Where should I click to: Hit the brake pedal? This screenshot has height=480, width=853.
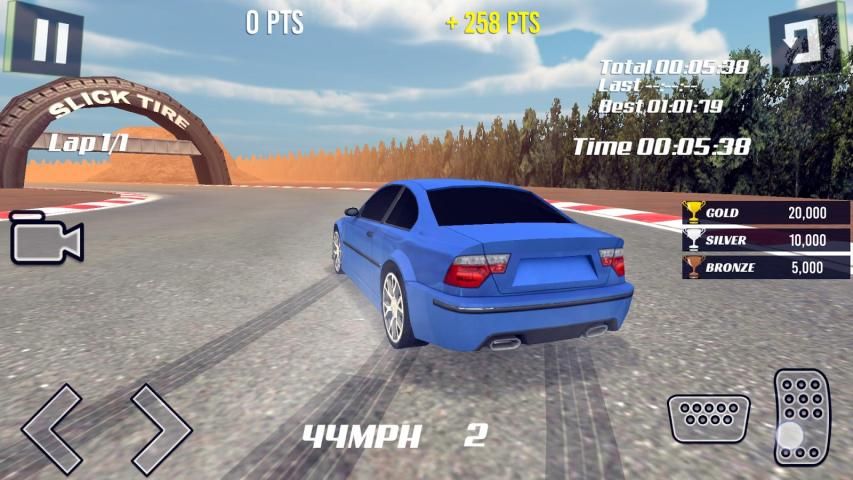pyautogui.click(x=708, y=418)
